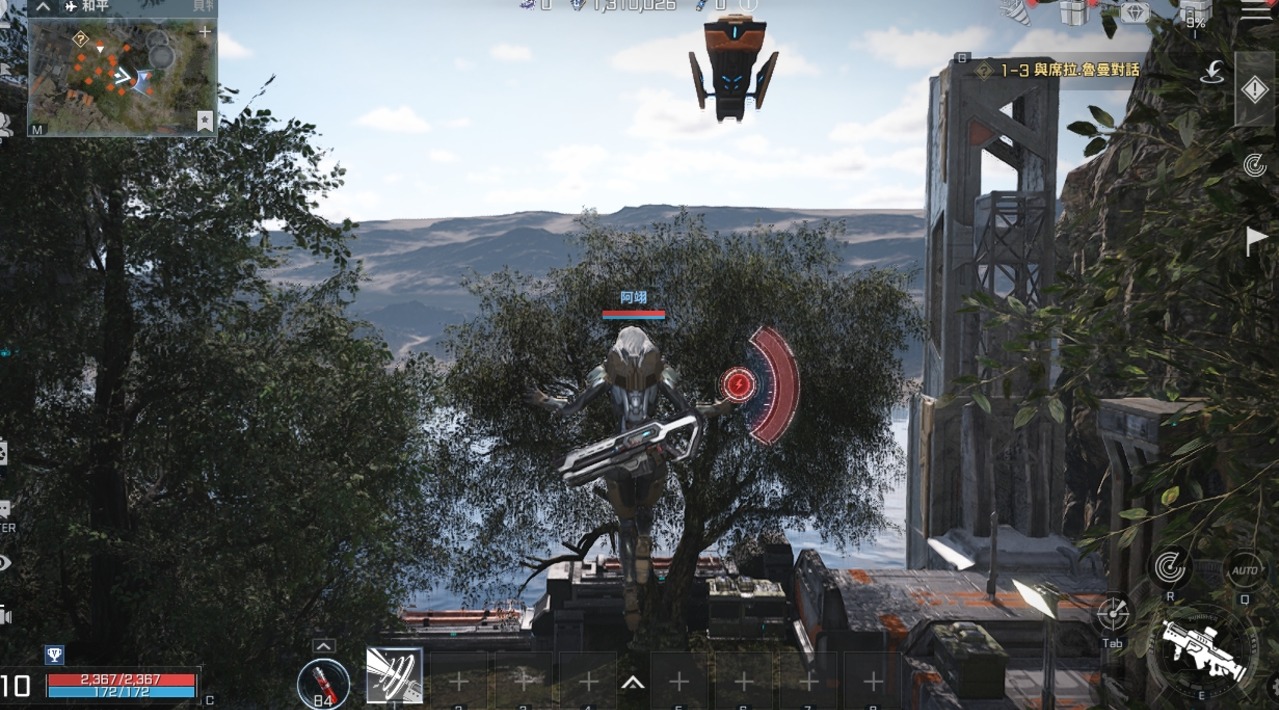Activate the radar scan skill
The height and width of the screenshot is (710, 1279).
[1169, 567]
